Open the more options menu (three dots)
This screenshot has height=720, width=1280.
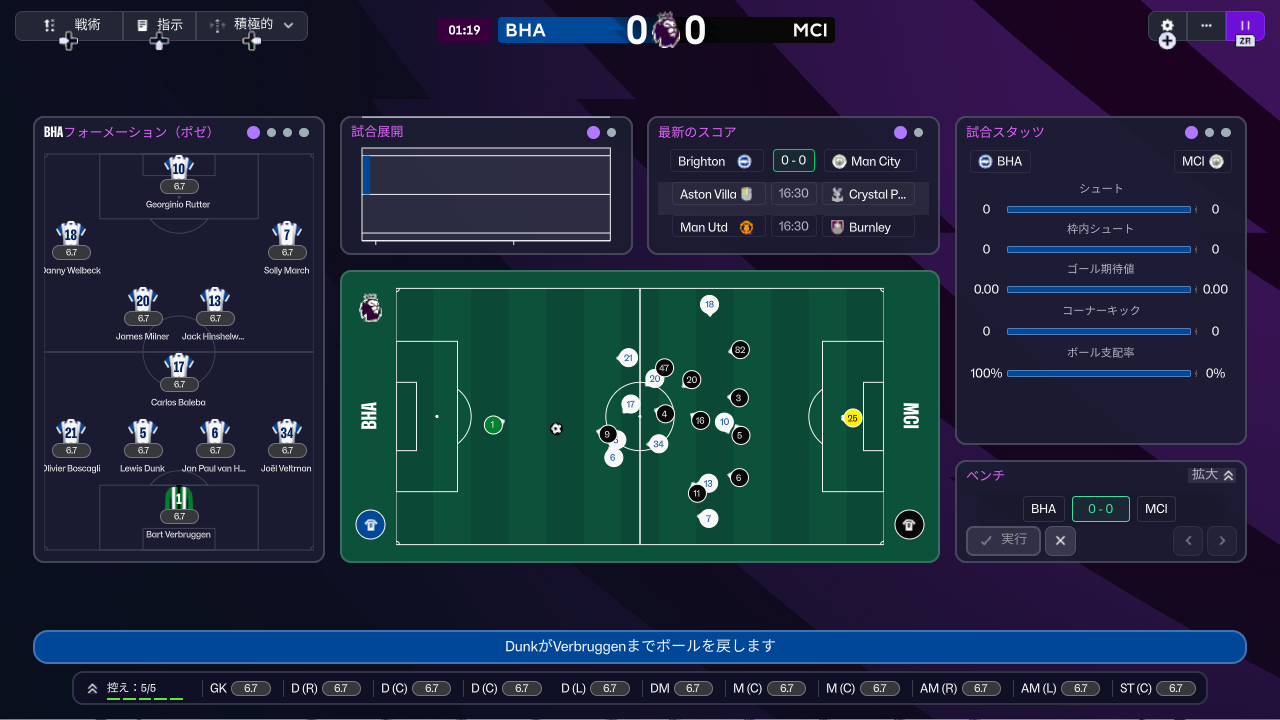tap(1206, 26)
